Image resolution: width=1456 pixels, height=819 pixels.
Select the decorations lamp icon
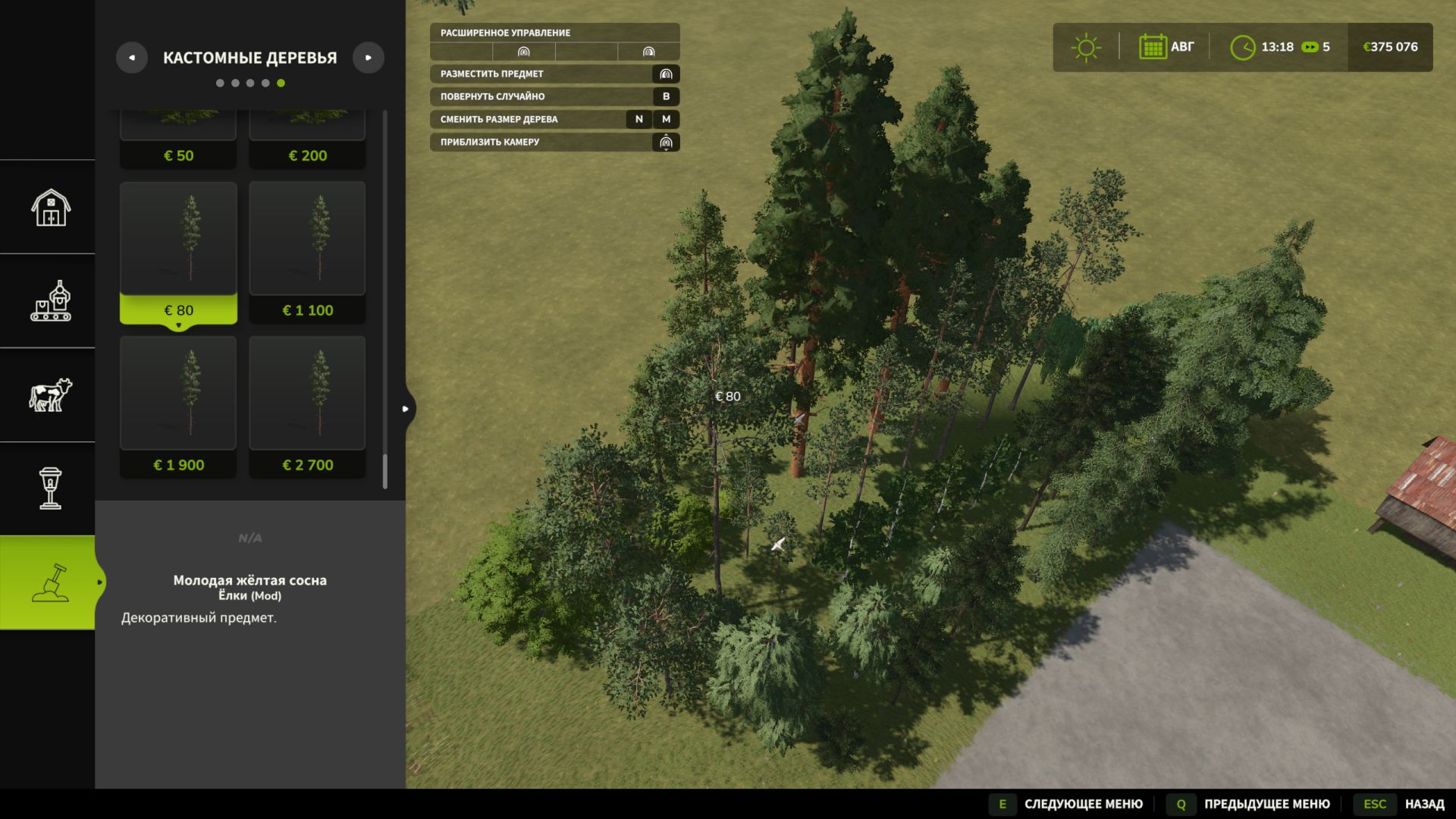(x=49, y=489)
